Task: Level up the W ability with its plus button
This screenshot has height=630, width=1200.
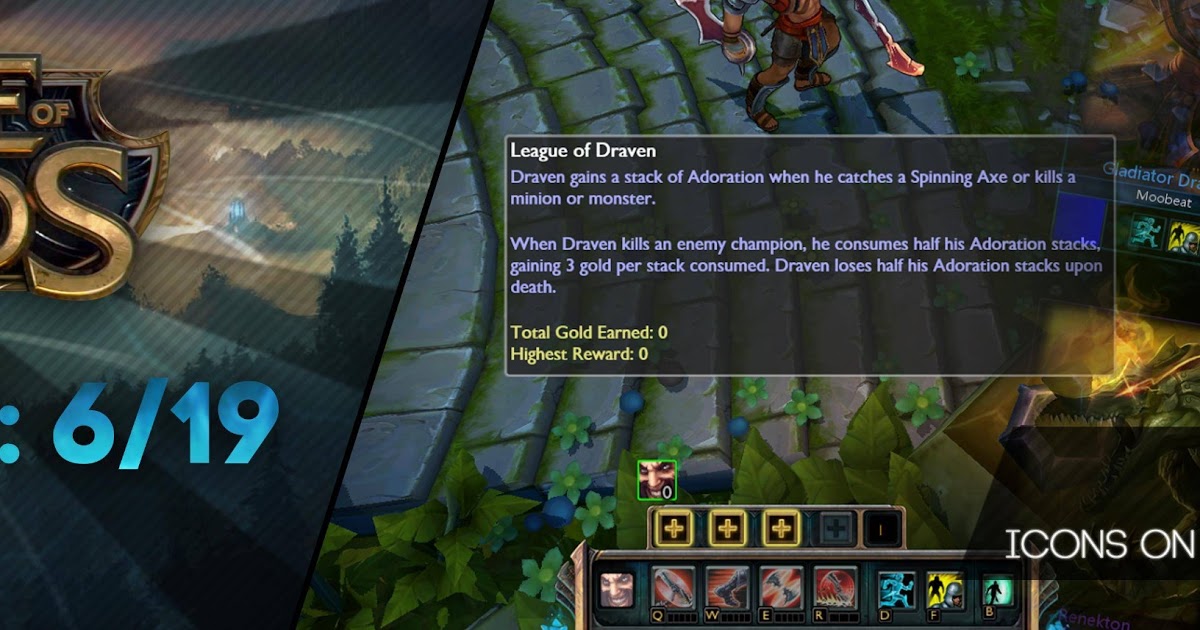Action: pos(728,528)
